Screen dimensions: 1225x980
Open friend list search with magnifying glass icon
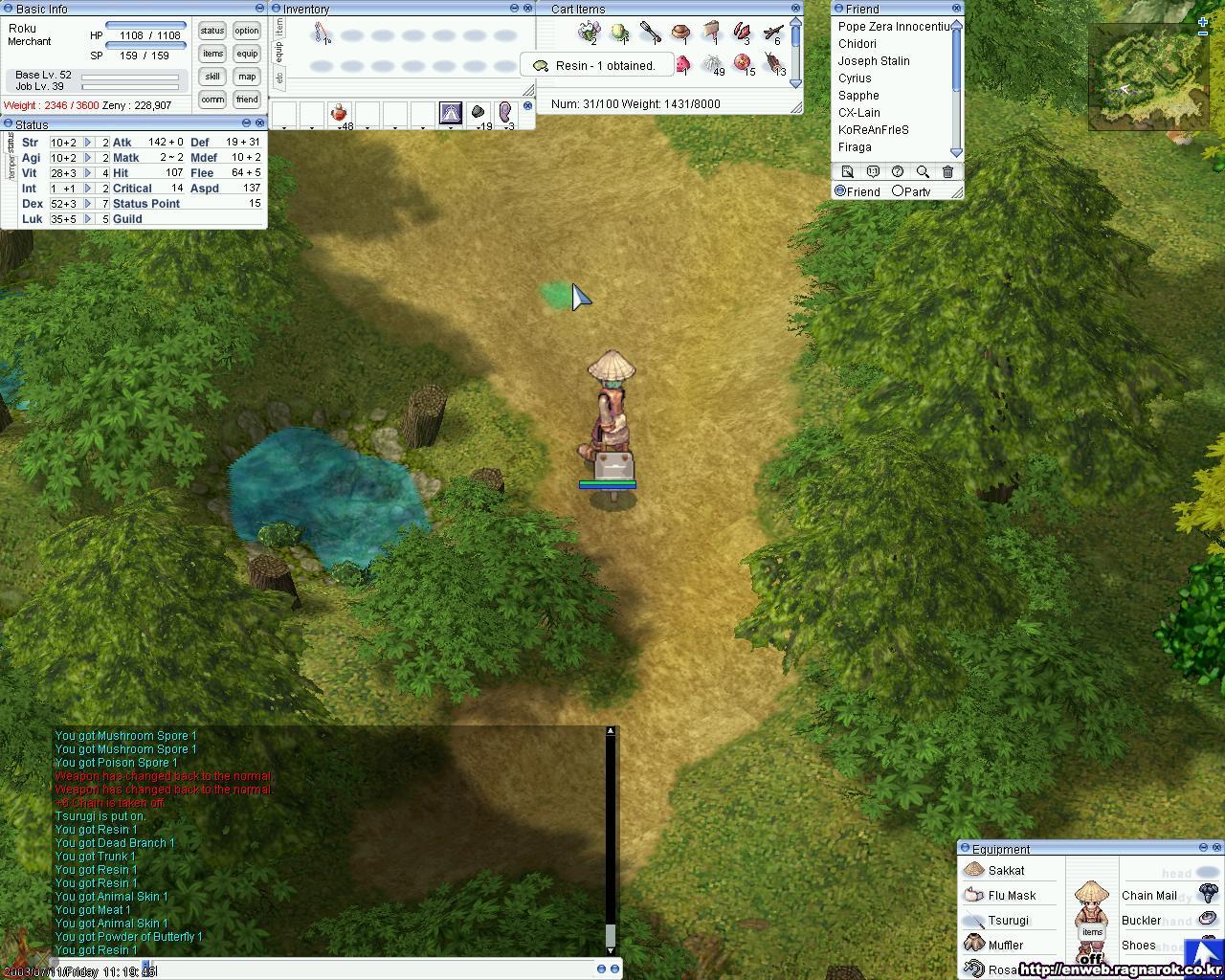tap(922, 170)
